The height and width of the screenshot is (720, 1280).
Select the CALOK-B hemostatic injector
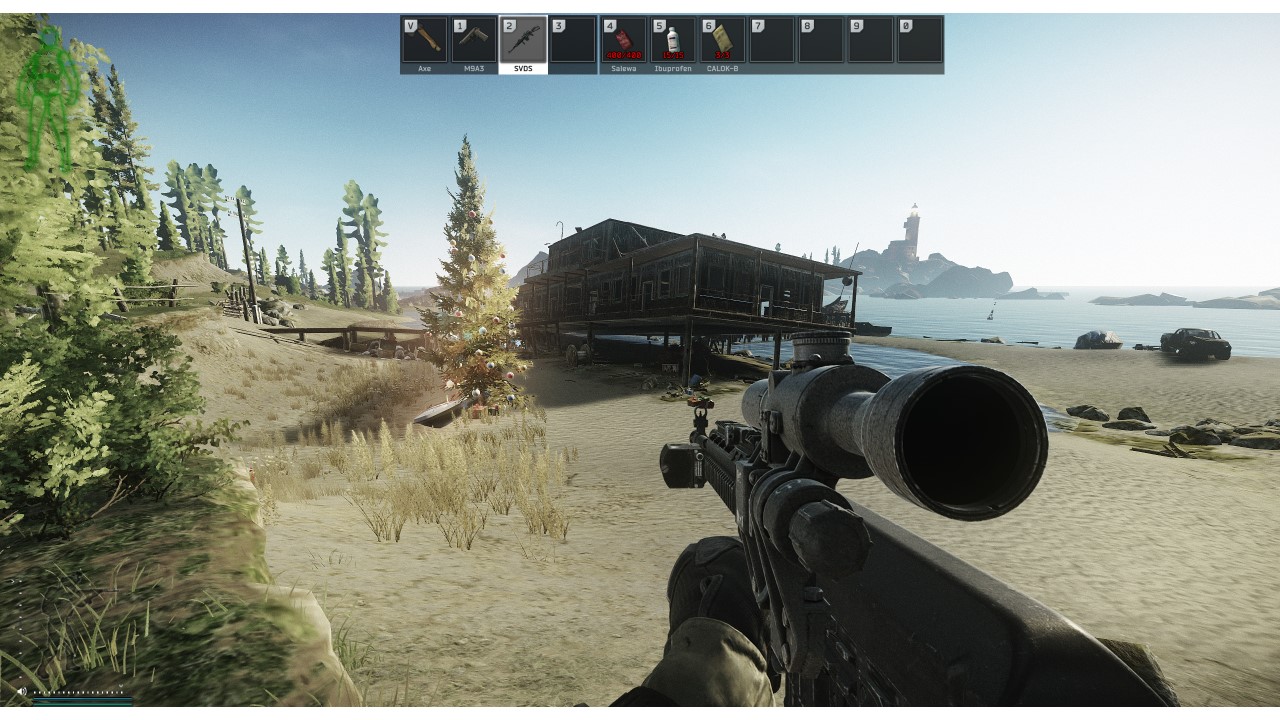click(x=721, y=39)
